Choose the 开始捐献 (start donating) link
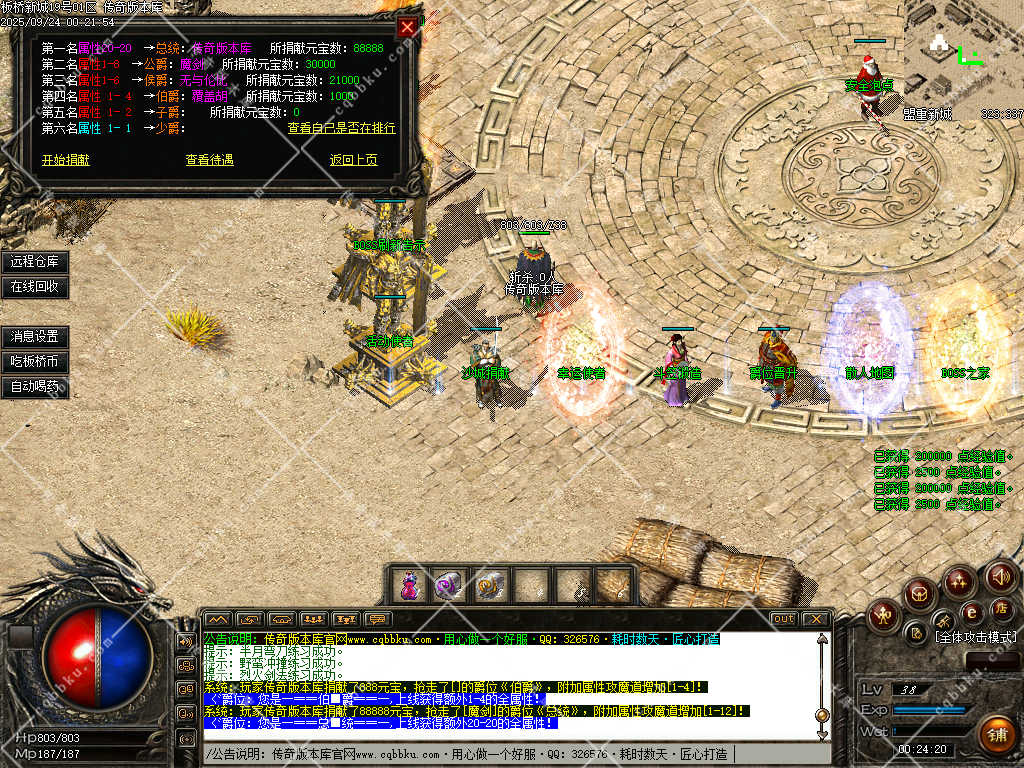The image size is (1024, 768). pyautogui.click(x=65, y=160)
